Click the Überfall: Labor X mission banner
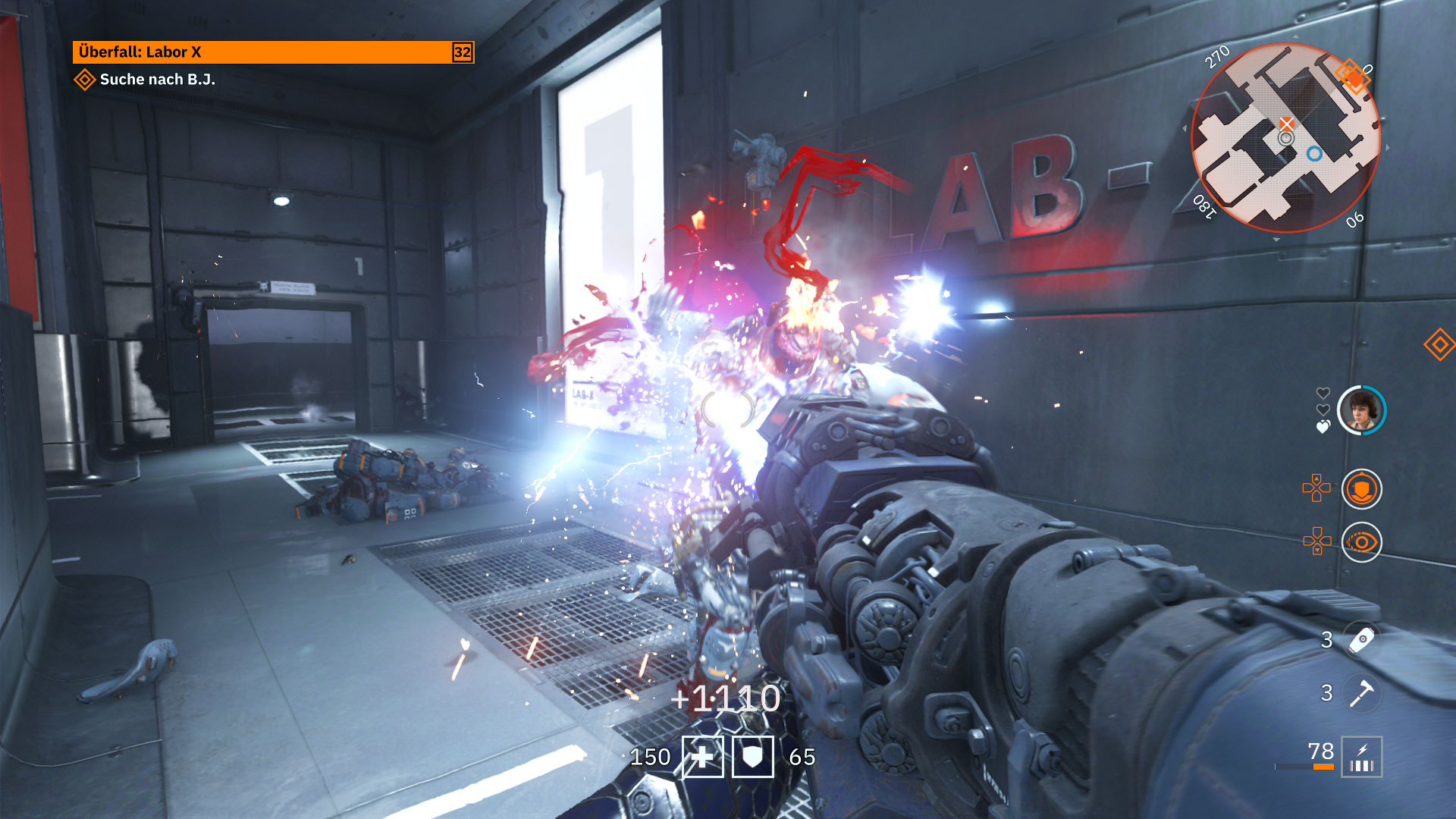Screen dimensions: 1456x819 (x=273, y=52)
